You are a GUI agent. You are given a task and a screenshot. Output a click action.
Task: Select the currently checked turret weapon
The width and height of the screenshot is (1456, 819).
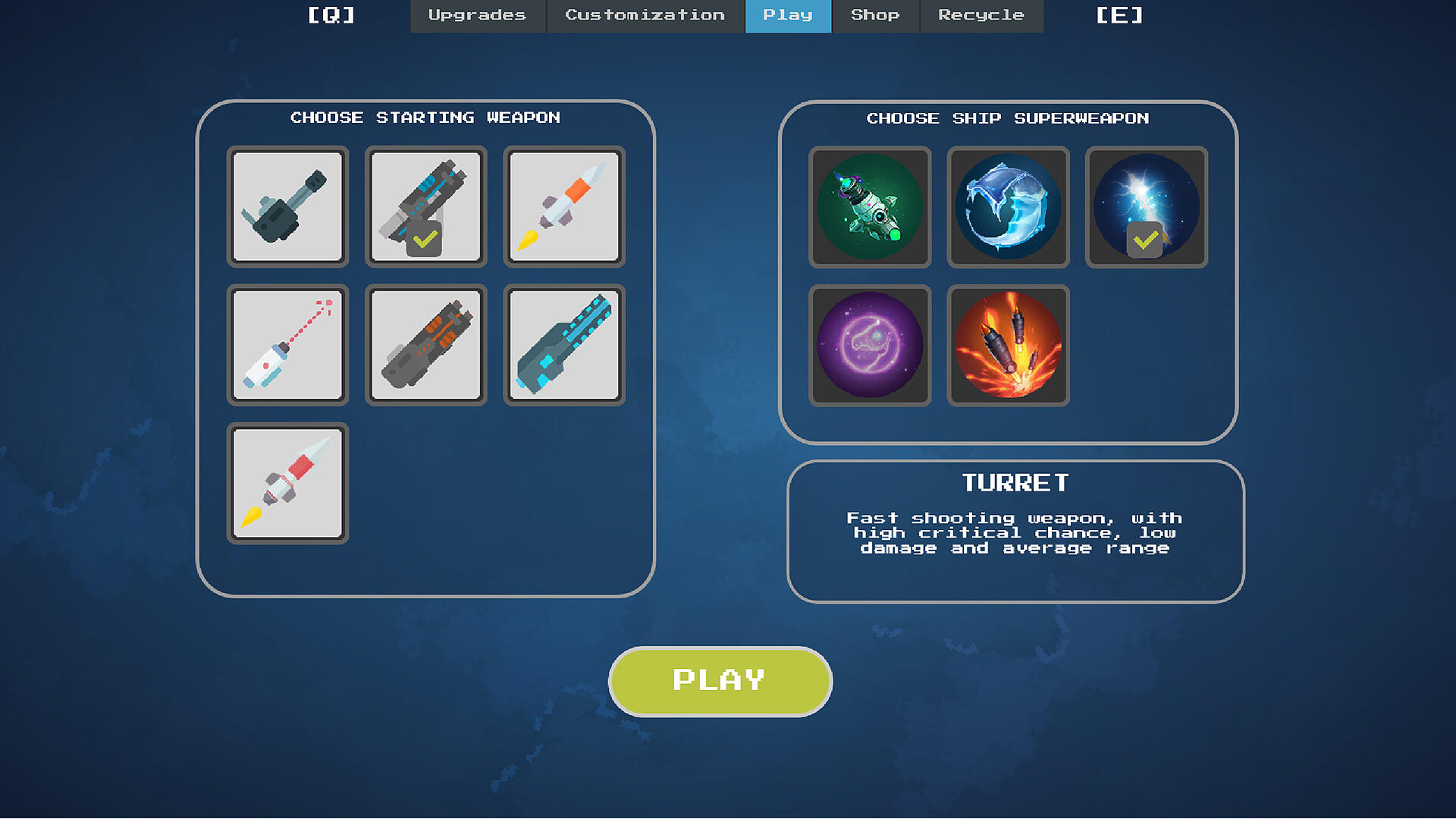[425, 207]
